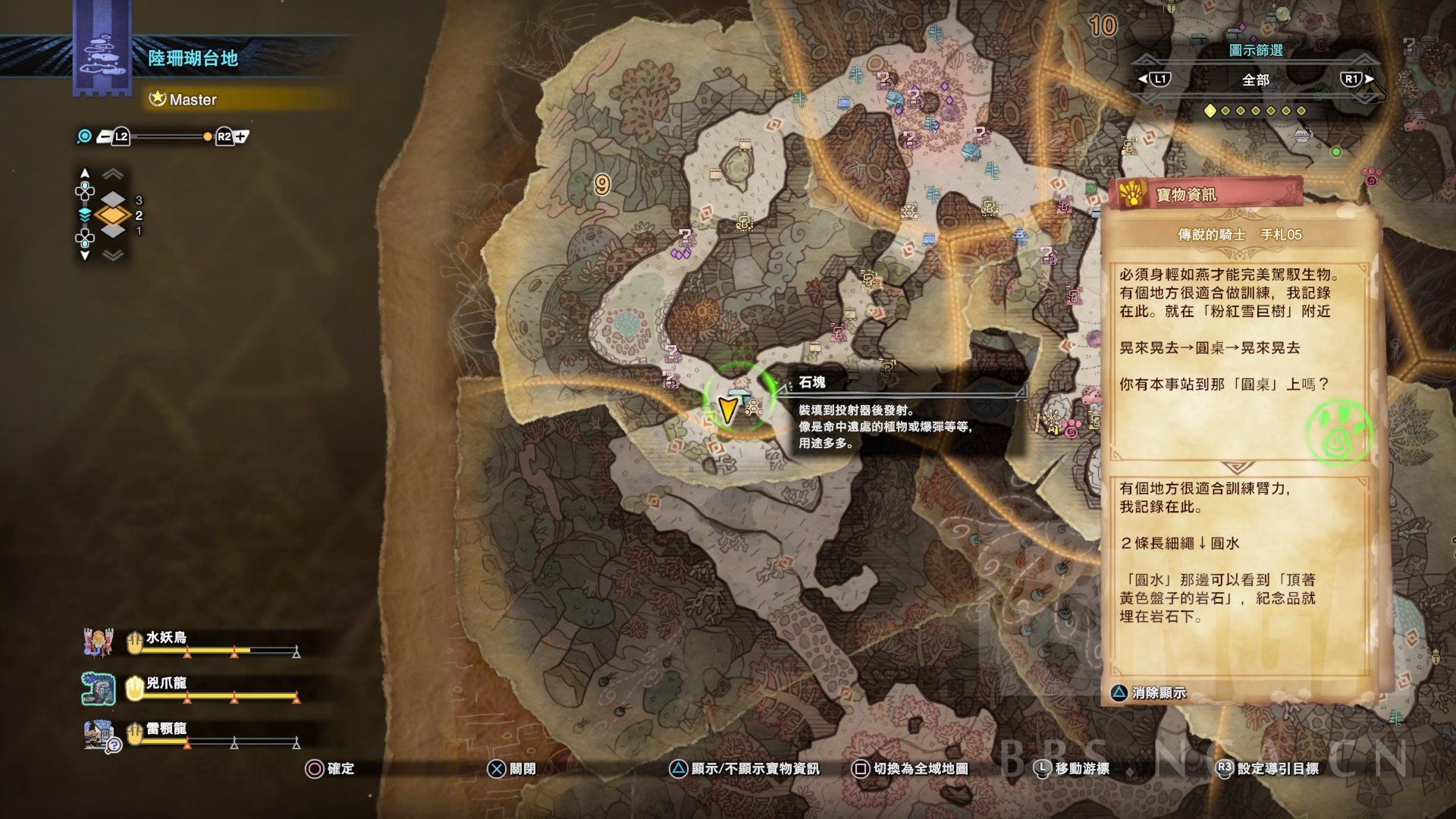This screenshot has height=819, width=1456.
Task: Adjust the map zoom slider
Action: coord(165,137)
